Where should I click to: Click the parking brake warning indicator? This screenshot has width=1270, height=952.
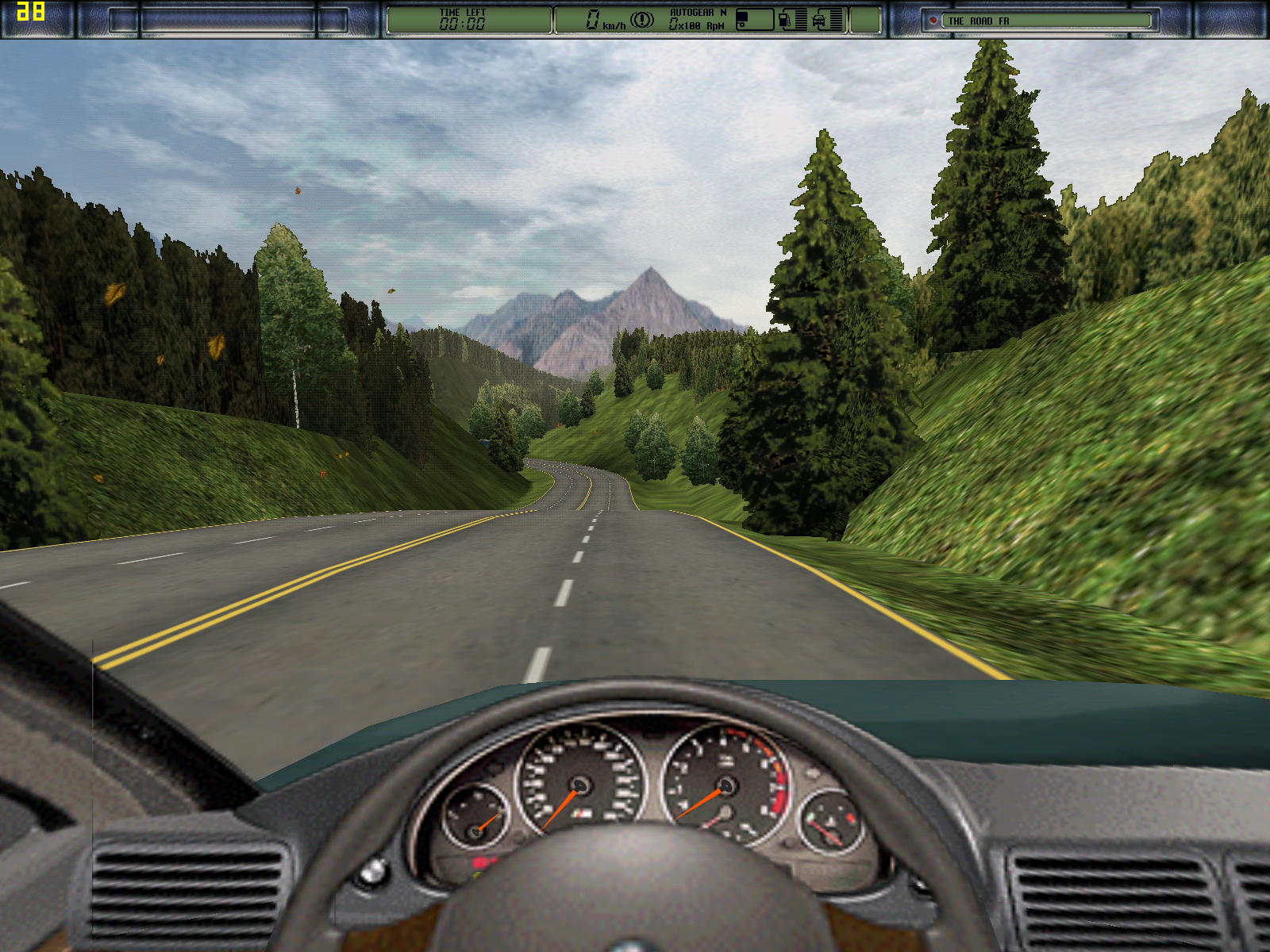pos(641,20)
